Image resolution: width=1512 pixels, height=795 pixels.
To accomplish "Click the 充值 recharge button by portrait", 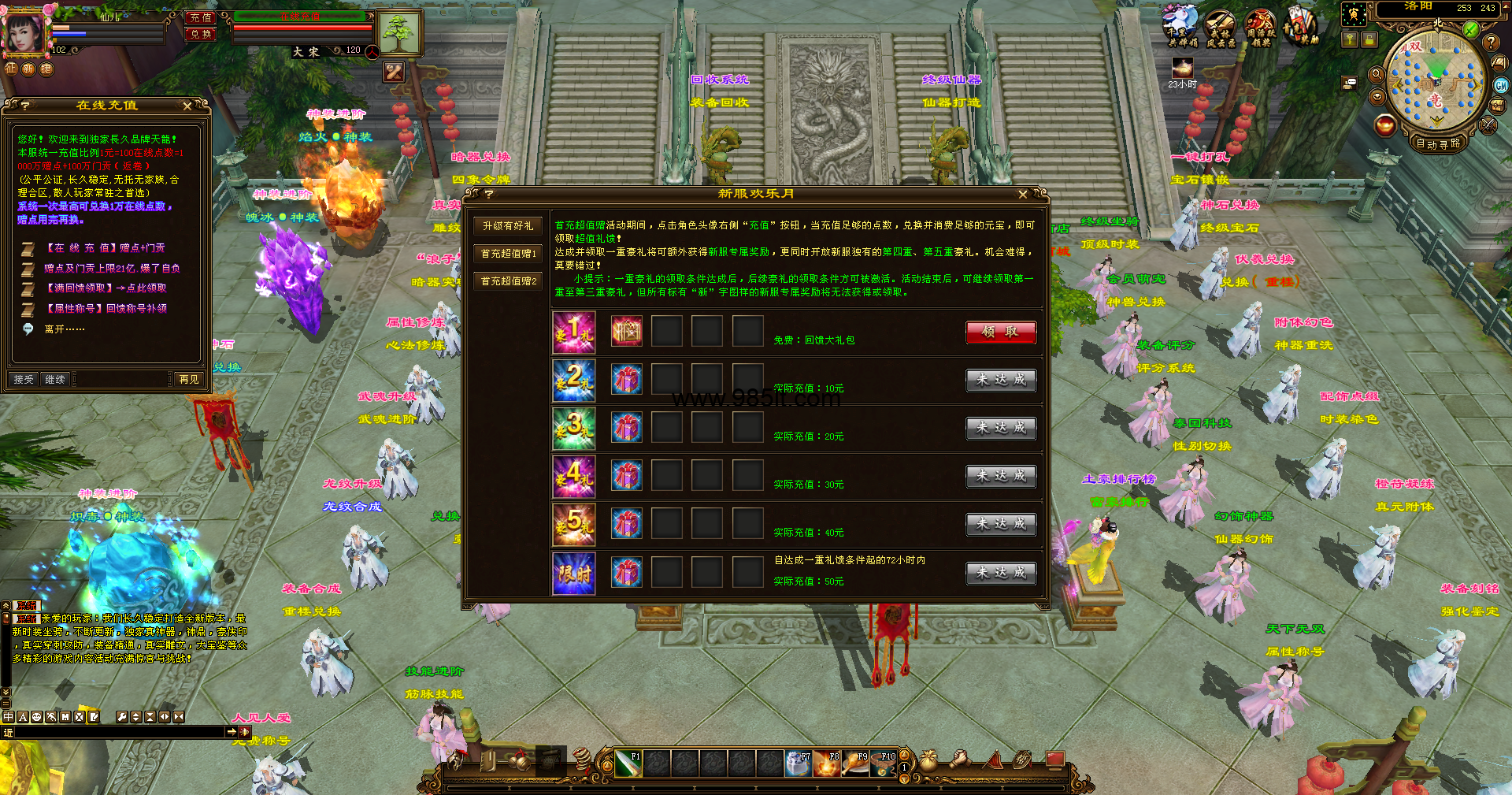I will coord(201,17).
